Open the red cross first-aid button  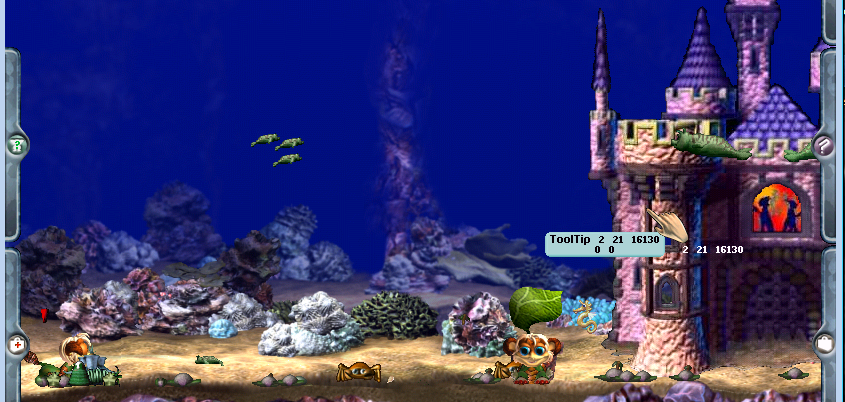pos(16,344)
